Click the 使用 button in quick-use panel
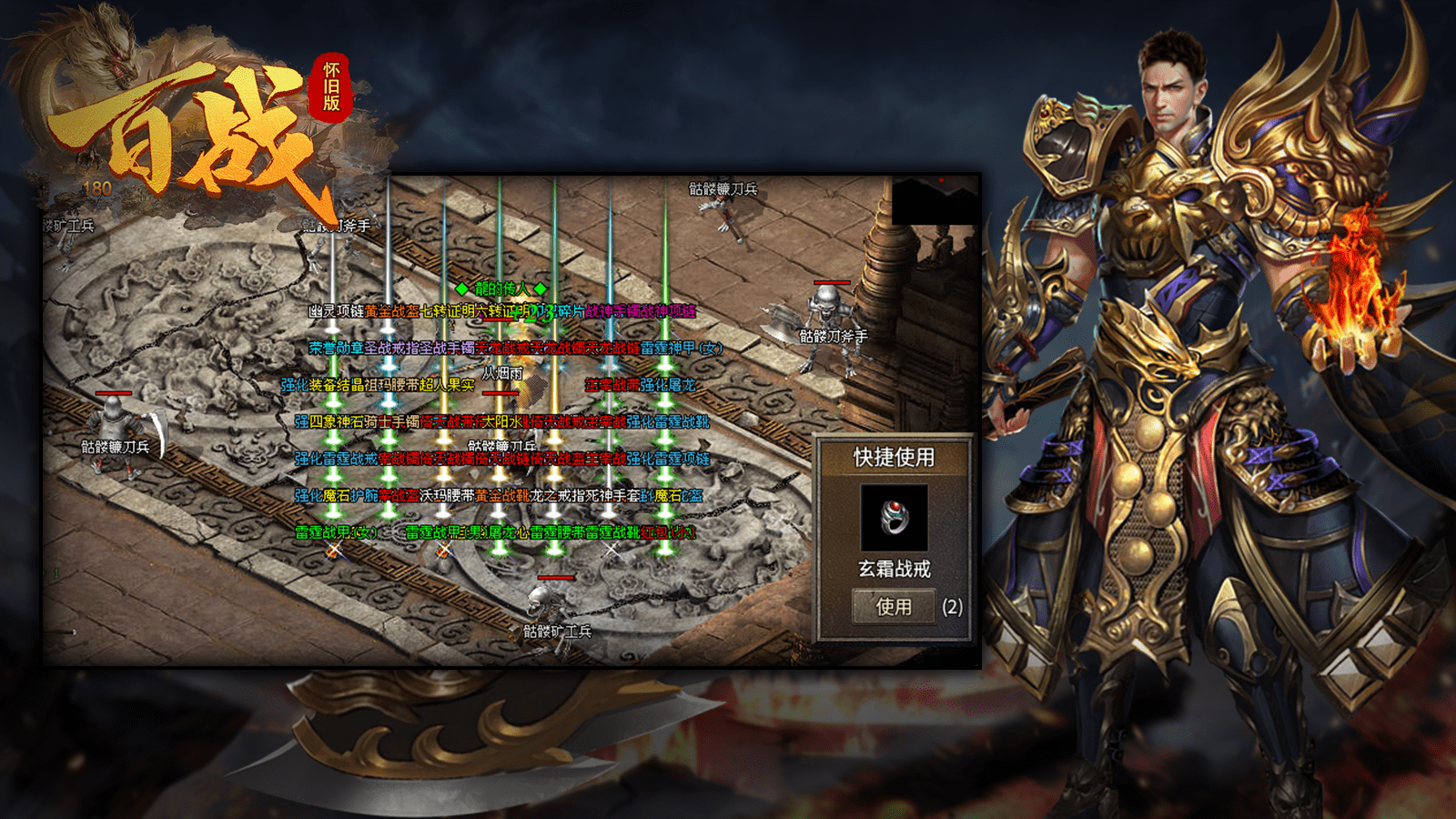 pos(893,606)
